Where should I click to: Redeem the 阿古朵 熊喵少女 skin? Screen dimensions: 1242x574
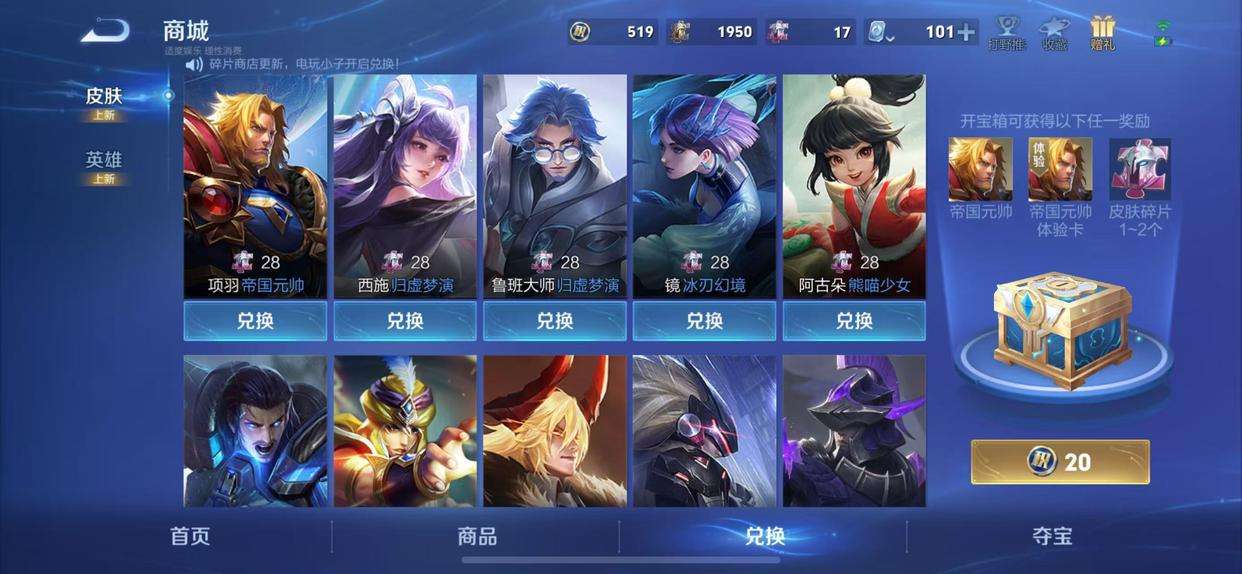pyautogui.click(x=854, y=321)
